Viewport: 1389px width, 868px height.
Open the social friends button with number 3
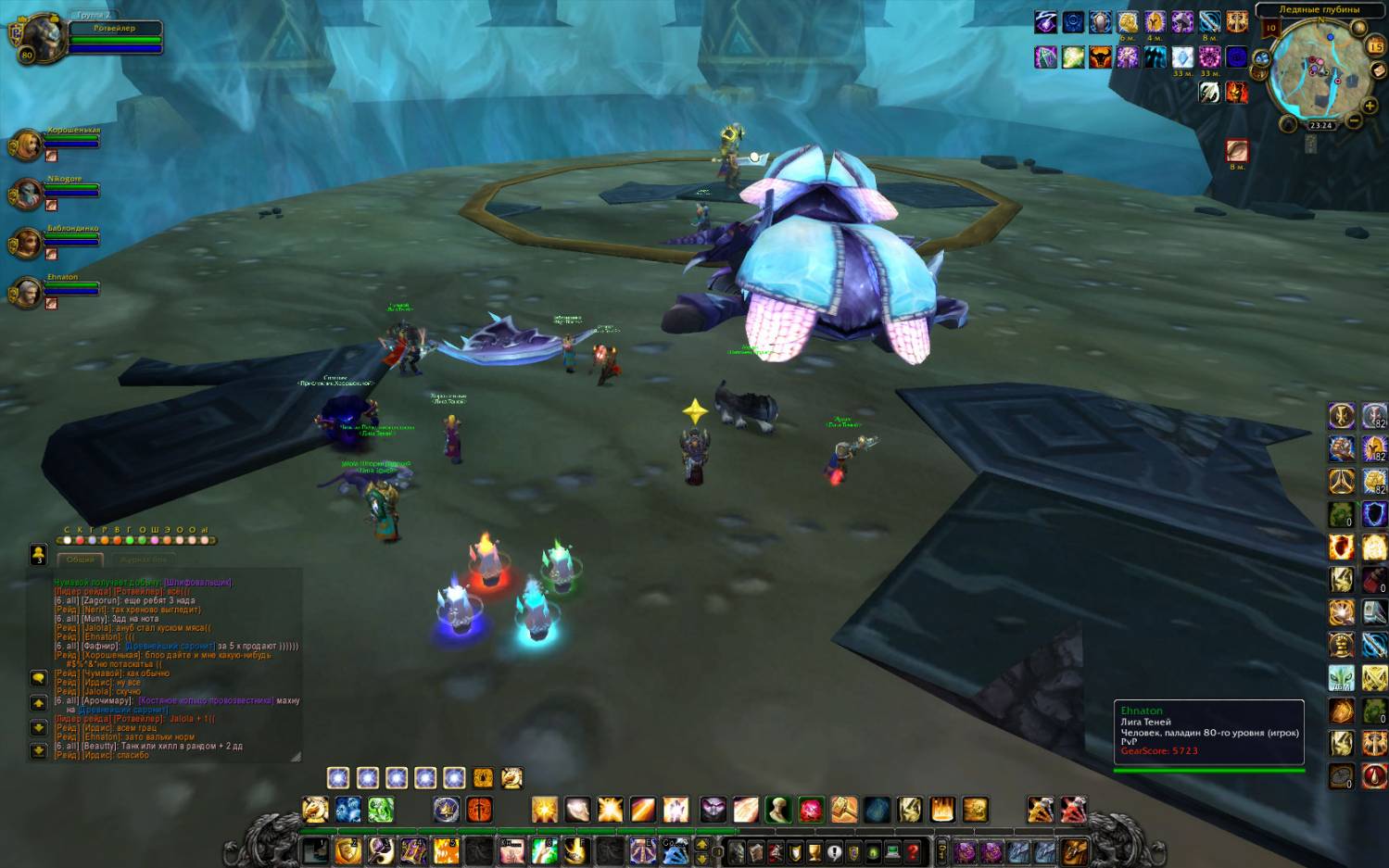pyautogui.click(x=38, y=554)
